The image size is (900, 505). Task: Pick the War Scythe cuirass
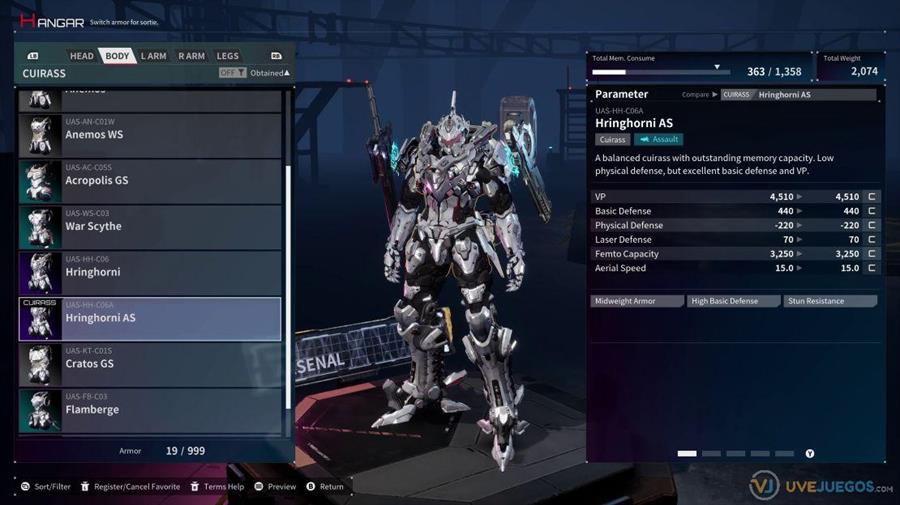[150, 227]
